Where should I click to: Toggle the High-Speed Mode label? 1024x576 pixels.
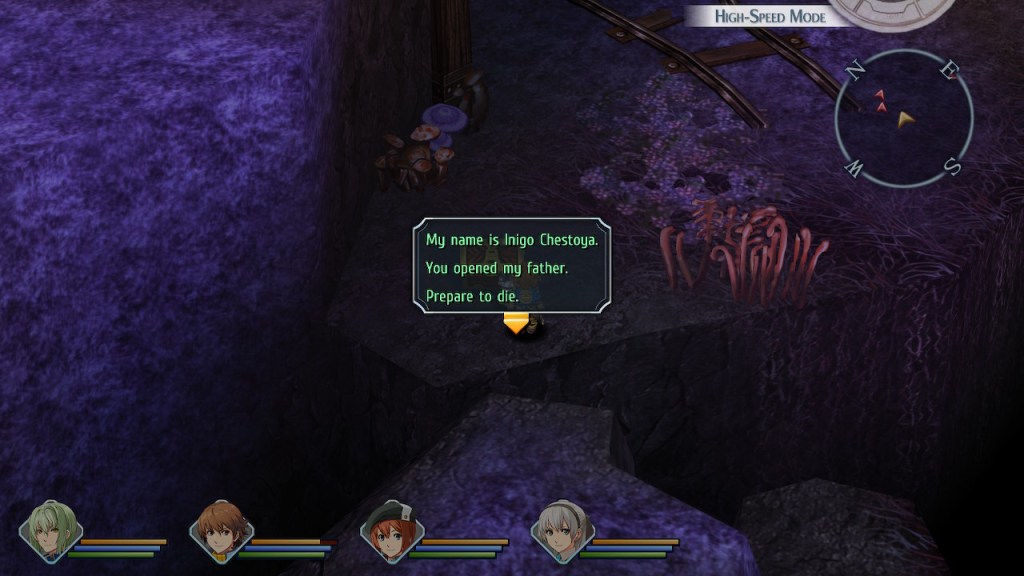[x=770, y=16]
